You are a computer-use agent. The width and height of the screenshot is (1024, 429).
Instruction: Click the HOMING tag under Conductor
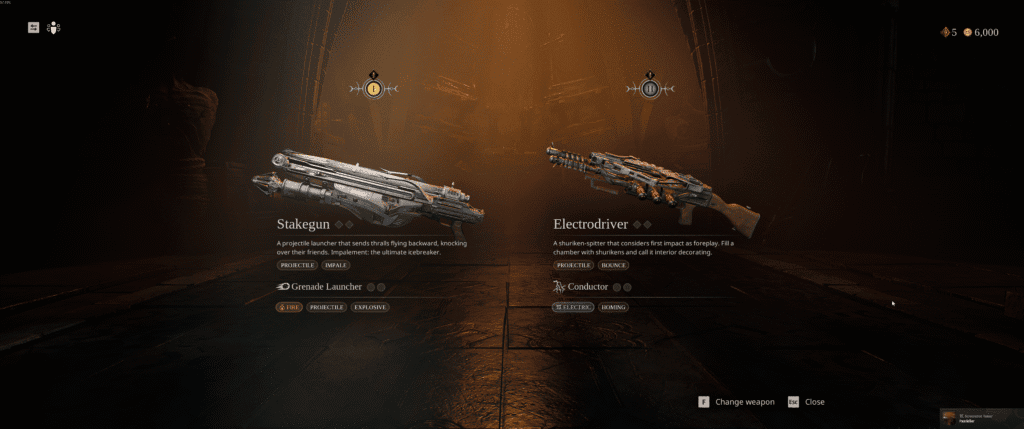coord(615,307)
